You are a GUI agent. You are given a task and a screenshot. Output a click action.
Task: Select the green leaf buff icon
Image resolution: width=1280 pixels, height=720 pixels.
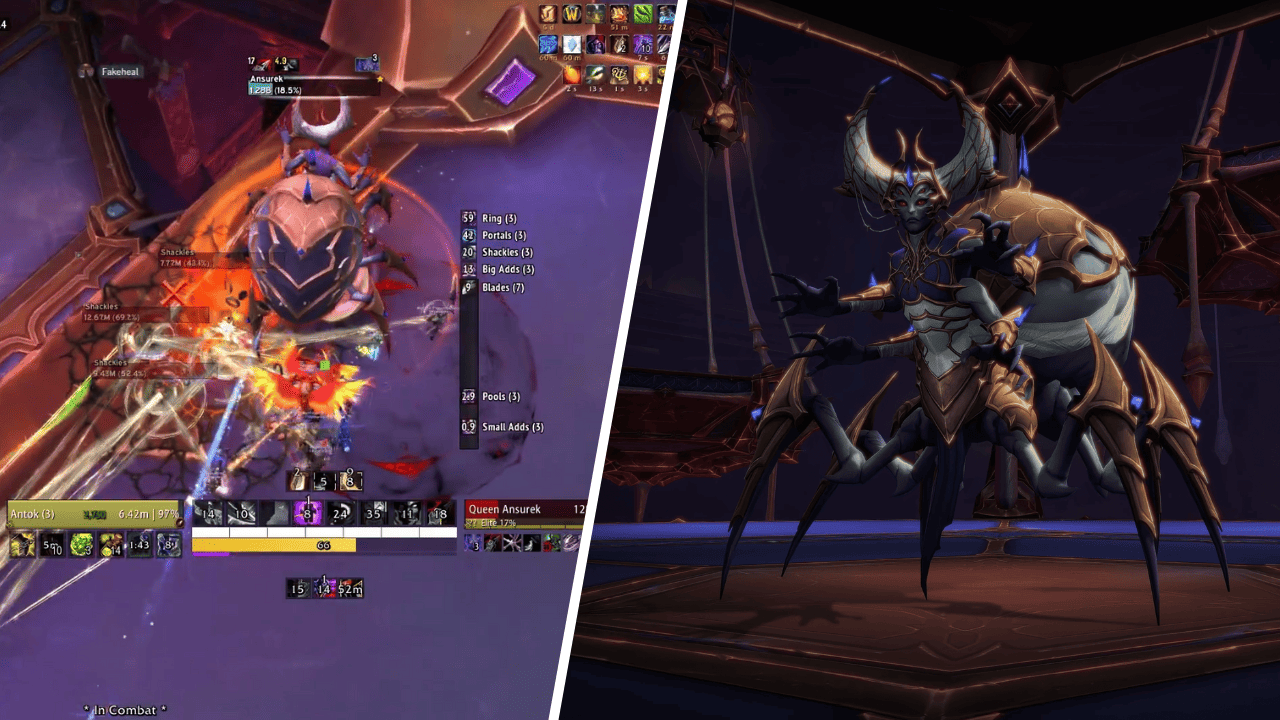(643, 14)
